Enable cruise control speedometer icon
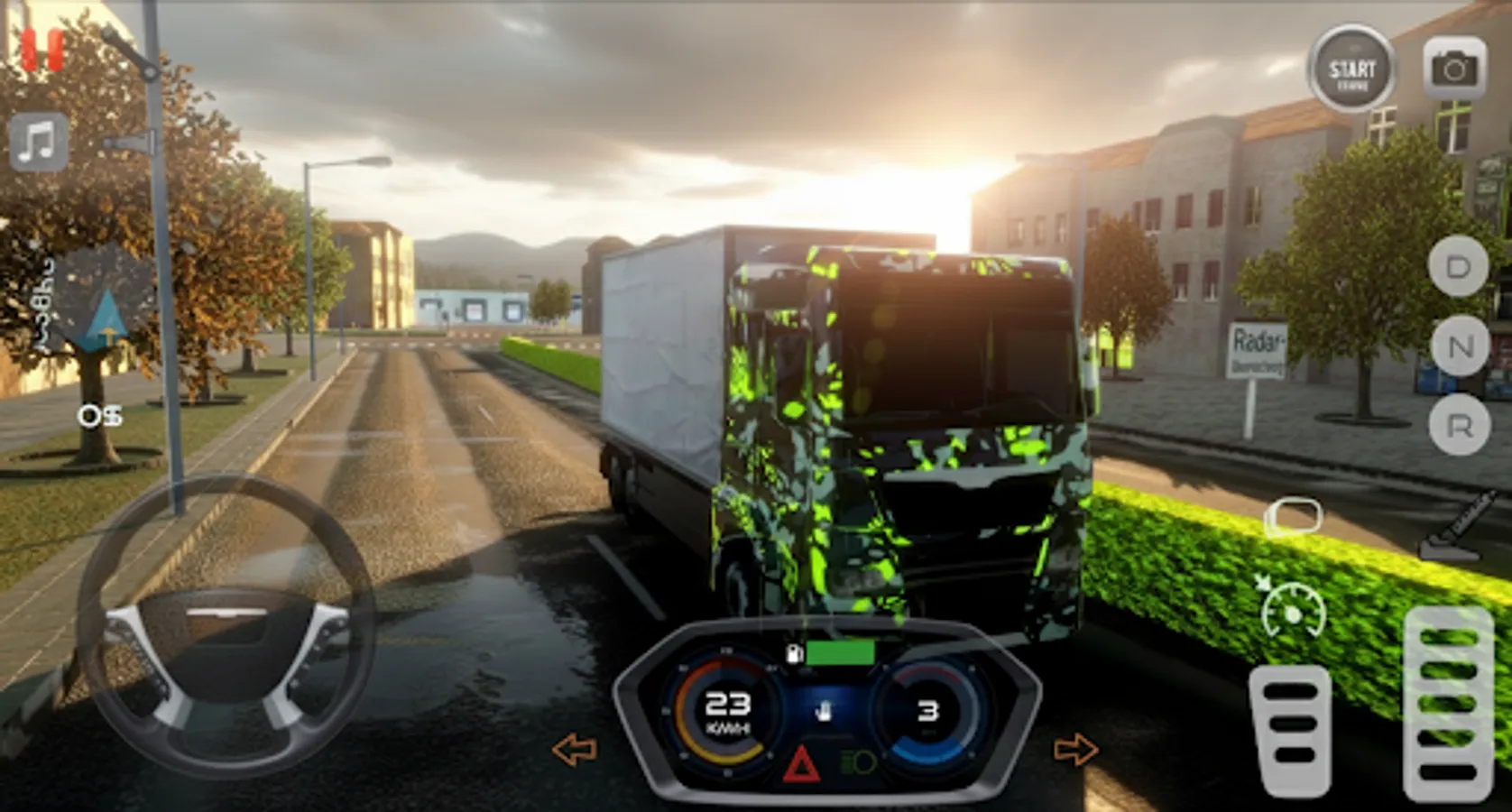Viewport: 1512px width, 812px height. [1294, 610]
